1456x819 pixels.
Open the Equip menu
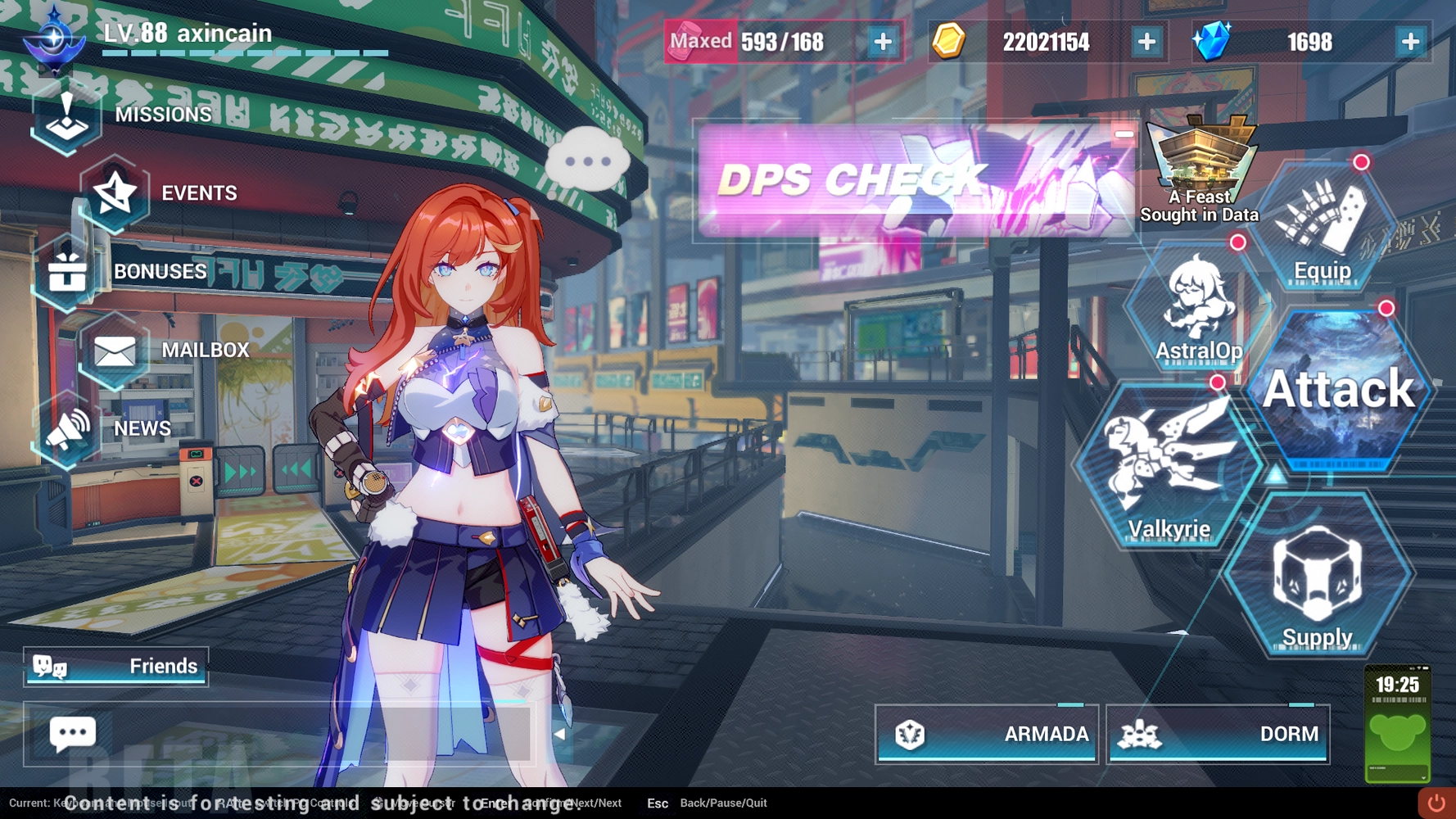pos(1322,229)
